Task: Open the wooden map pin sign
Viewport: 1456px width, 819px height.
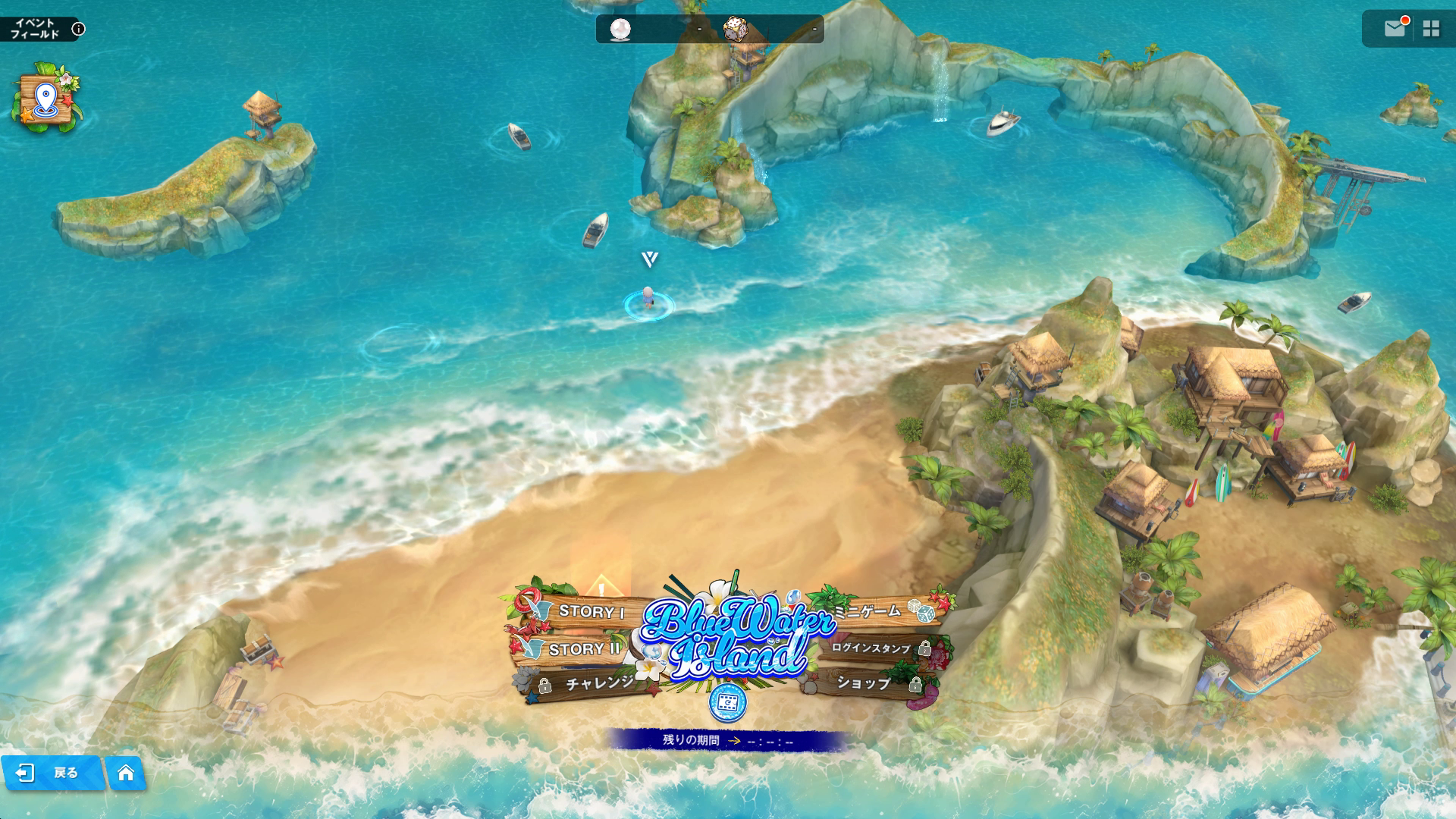Action: point(46,99)
